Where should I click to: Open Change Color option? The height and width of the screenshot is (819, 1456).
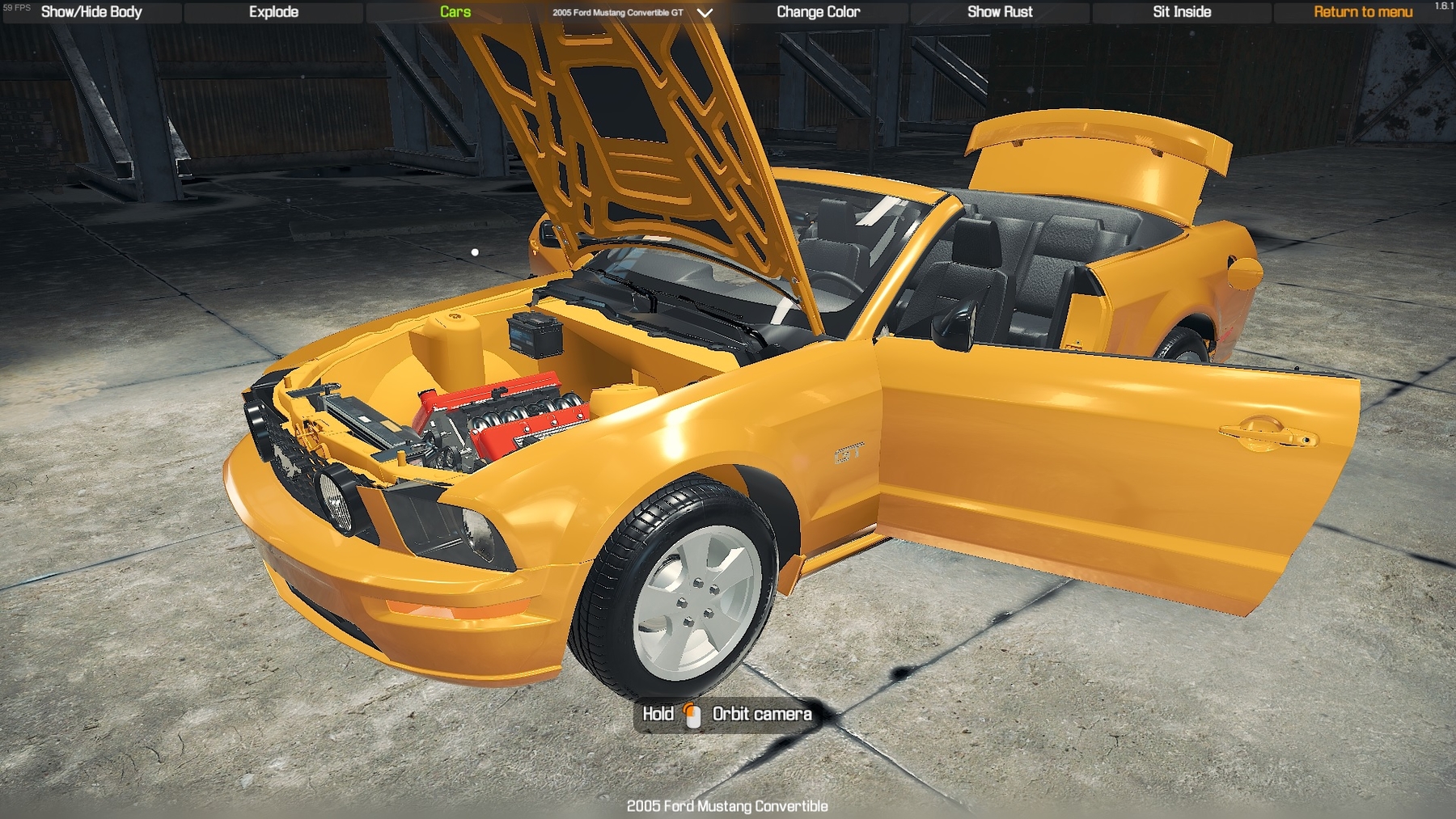coord(818,12)
